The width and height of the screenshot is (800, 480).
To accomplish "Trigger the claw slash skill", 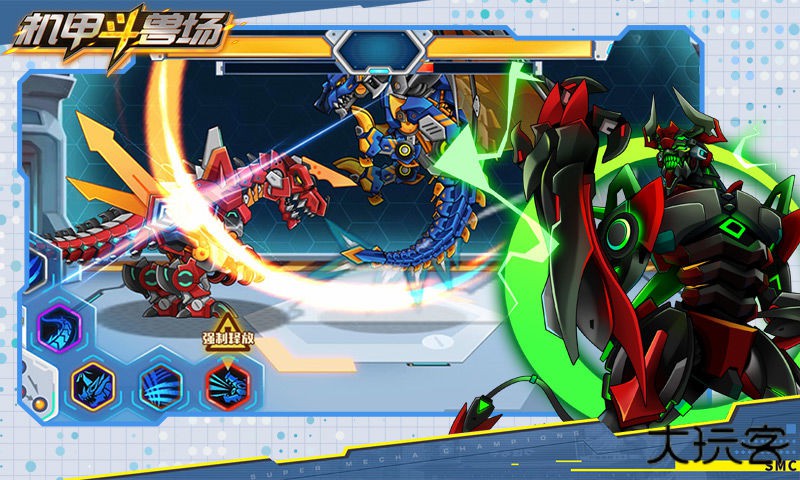I will (160, 385).
